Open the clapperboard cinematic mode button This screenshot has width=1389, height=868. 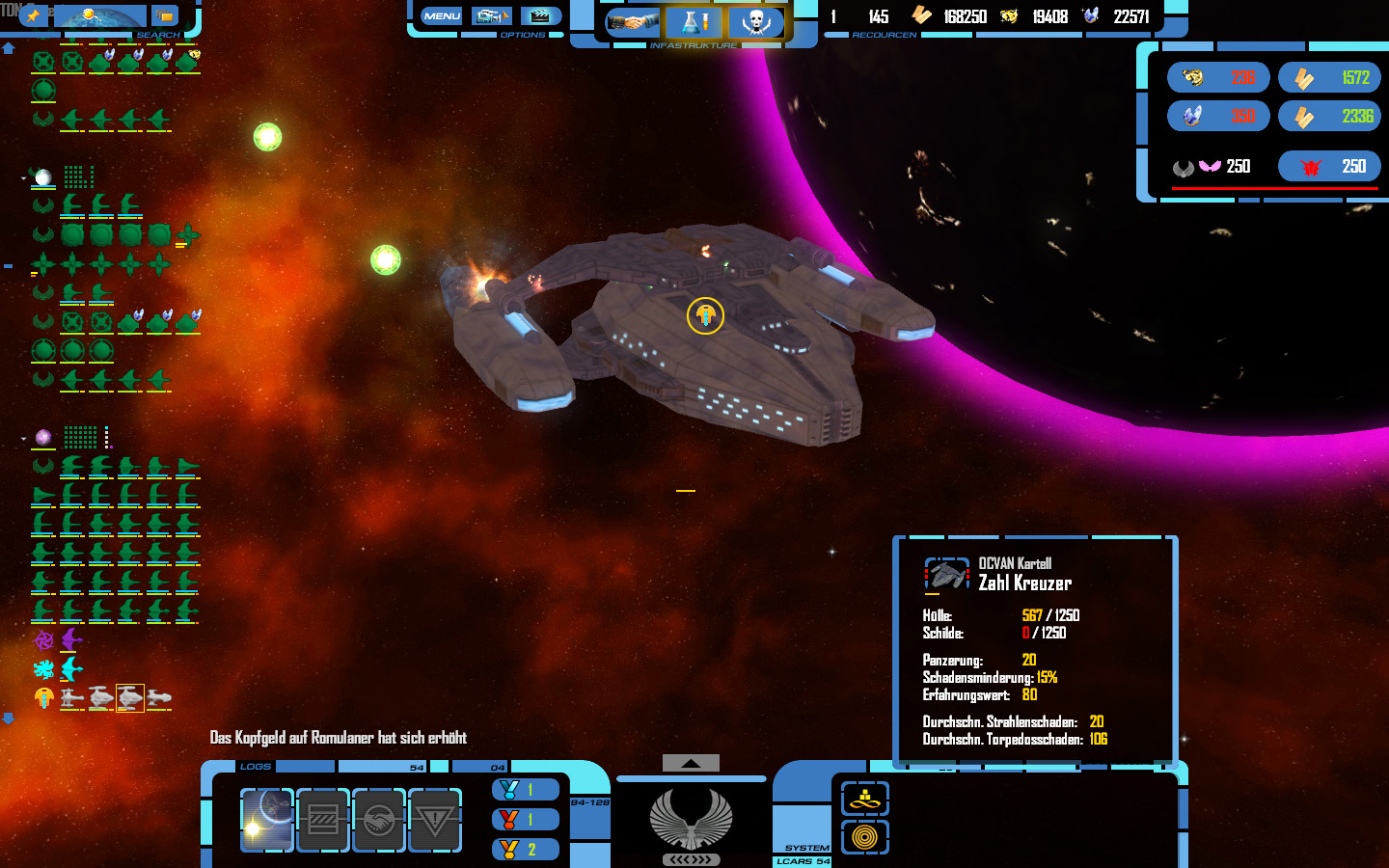[x=540, y=16]
